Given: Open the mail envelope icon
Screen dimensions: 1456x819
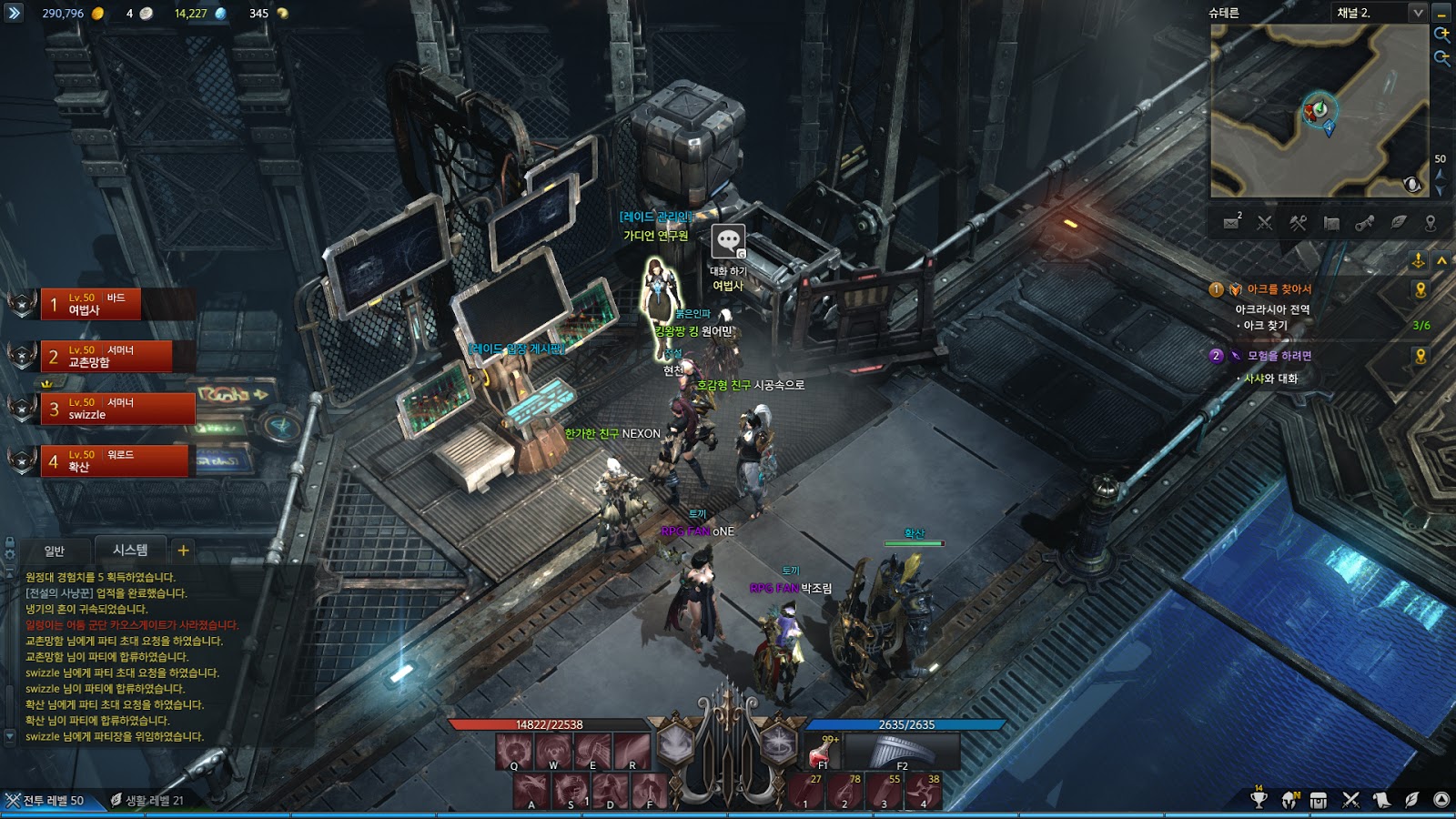Looking at the screenshot, I should tap(1231, 223).
